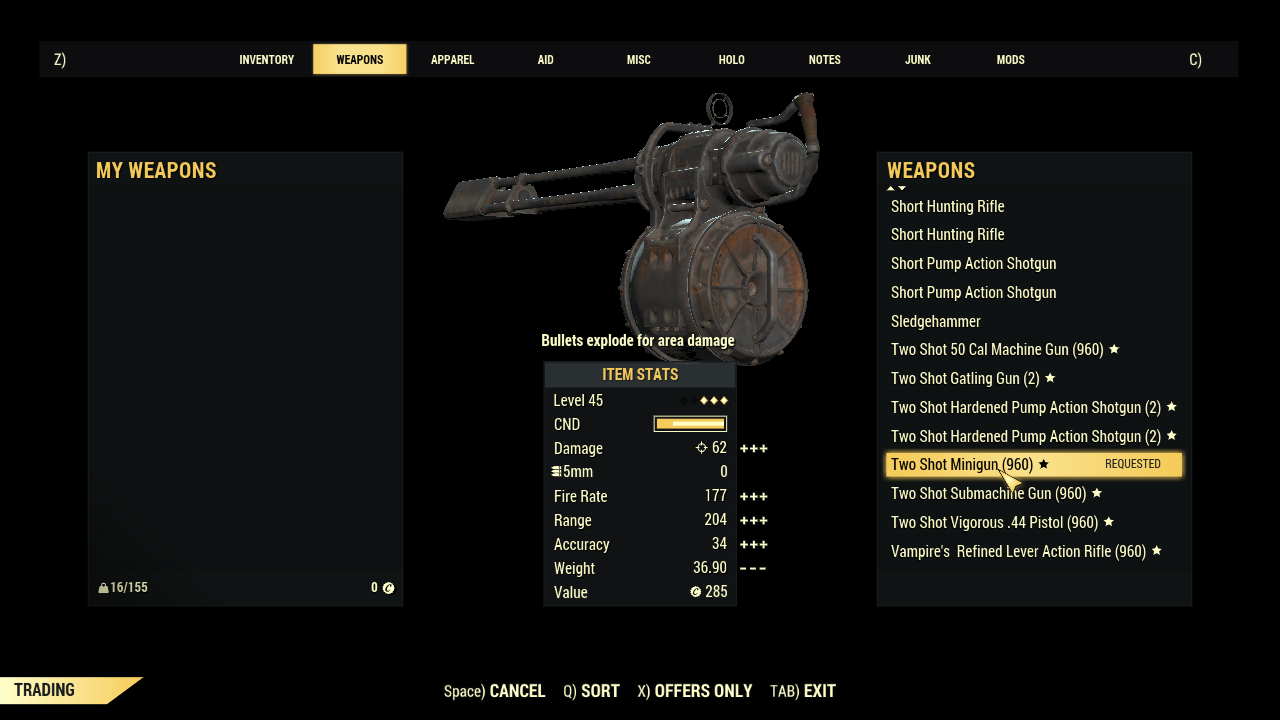Open the Apparel tab

tap(452, 60)
